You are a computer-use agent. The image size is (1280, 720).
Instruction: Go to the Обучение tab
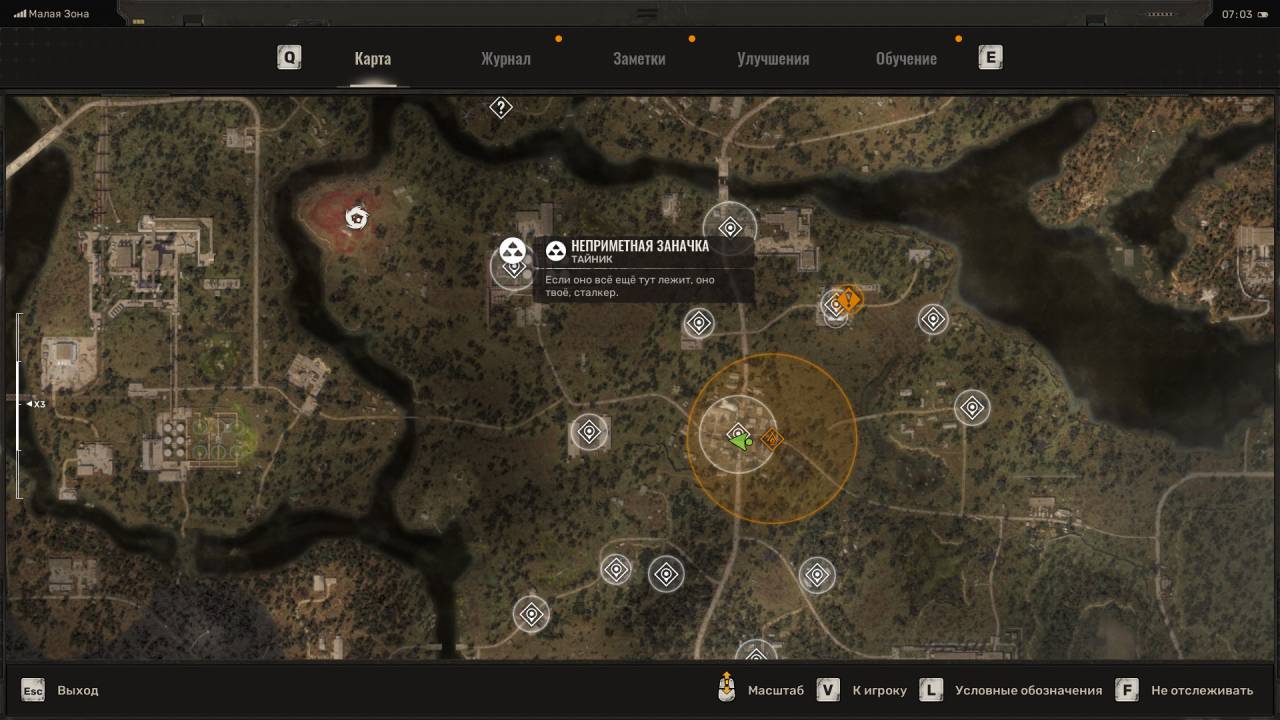906,58
